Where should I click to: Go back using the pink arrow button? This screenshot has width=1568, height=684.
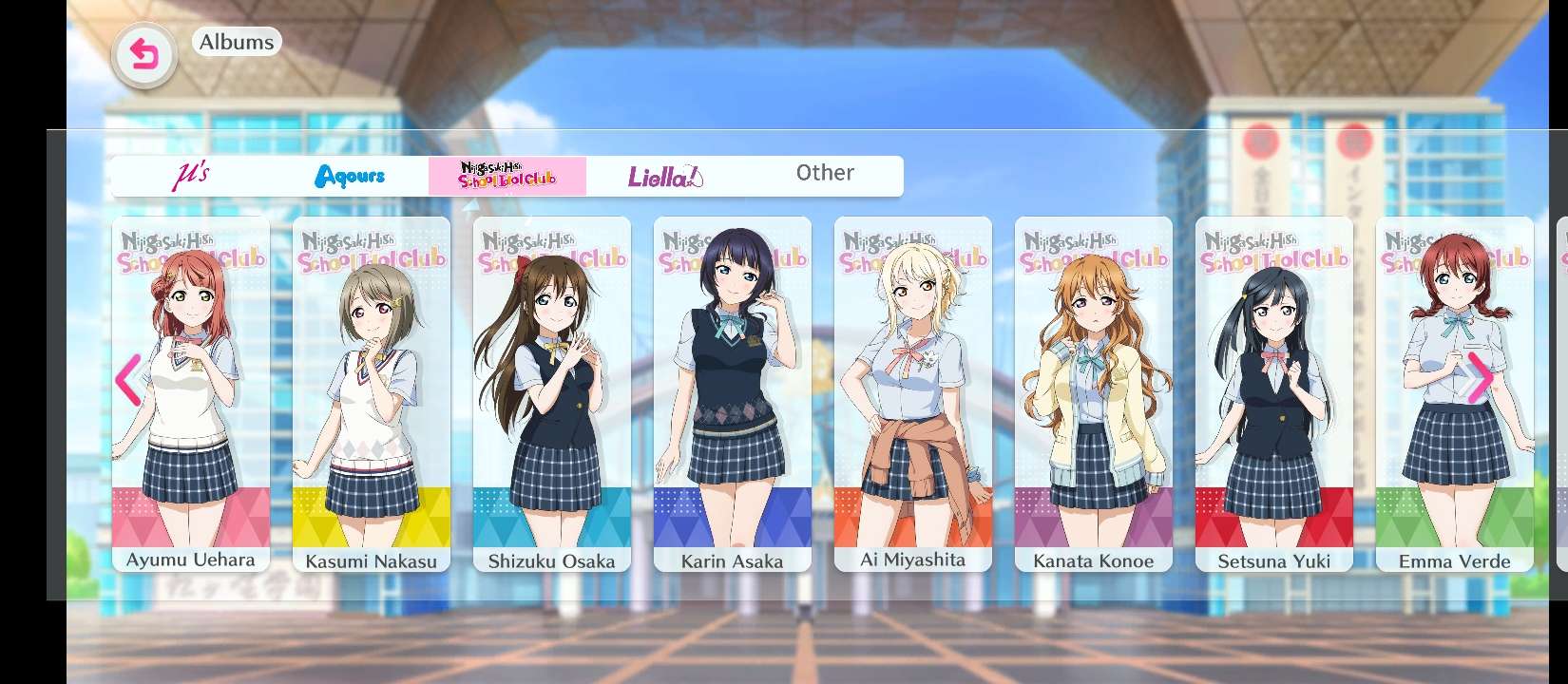click(x=143, y=56)
